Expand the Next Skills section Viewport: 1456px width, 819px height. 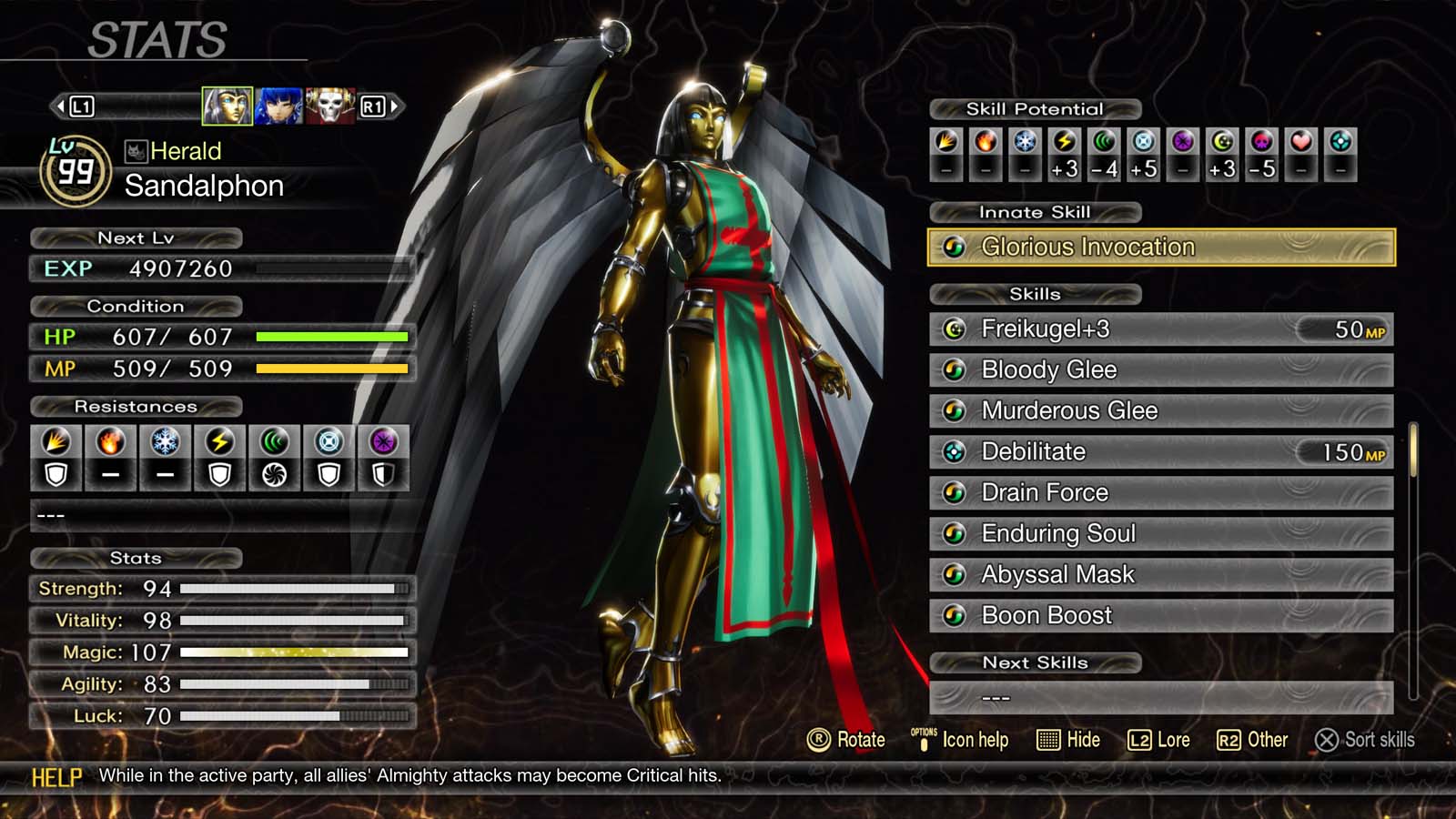click(1037, 662)
